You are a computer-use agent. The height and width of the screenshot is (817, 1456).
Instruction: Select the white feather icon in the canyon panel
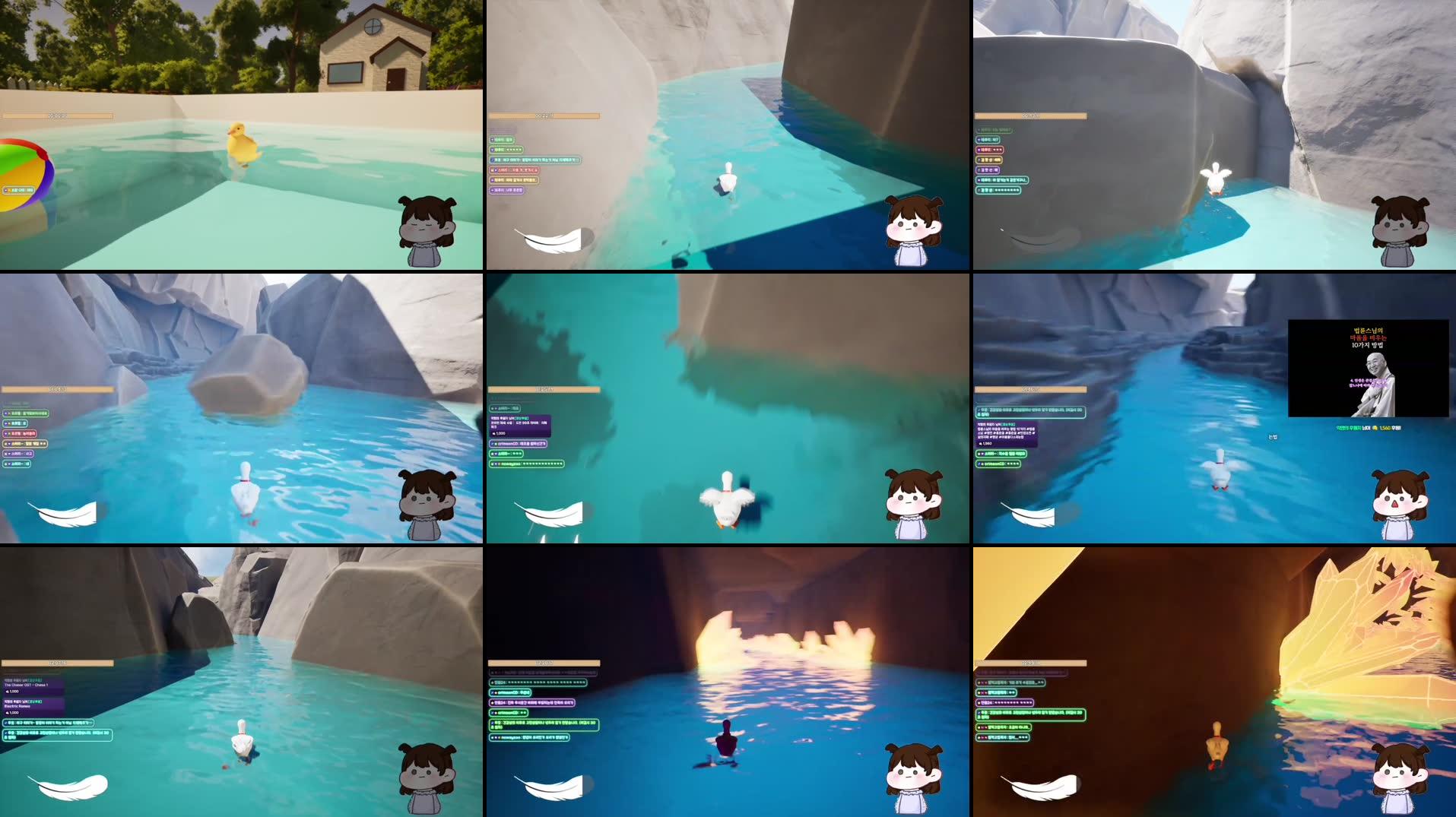547,240
